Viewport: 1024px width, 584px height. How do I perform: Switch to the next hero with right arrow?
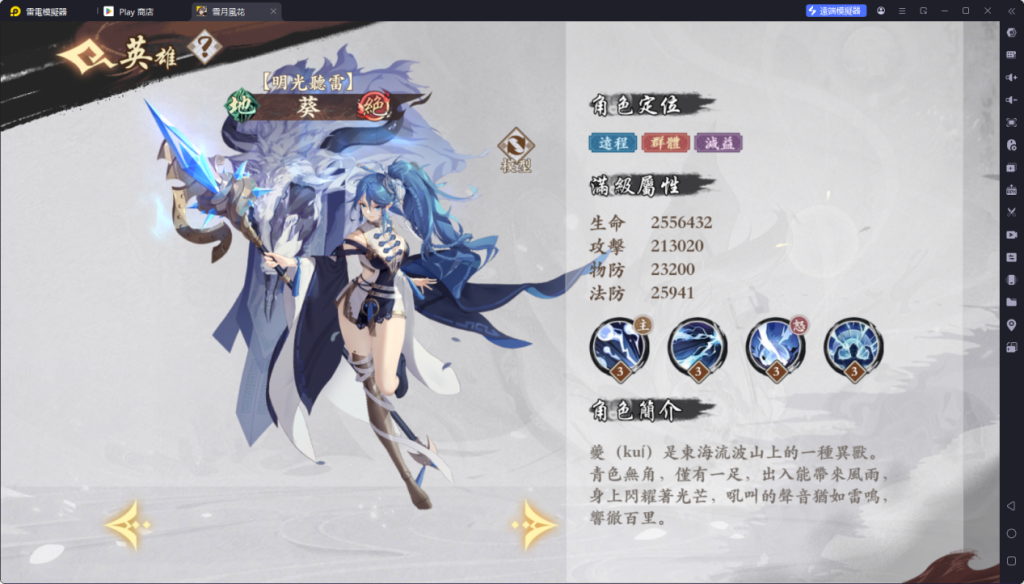tap(534, 523)
